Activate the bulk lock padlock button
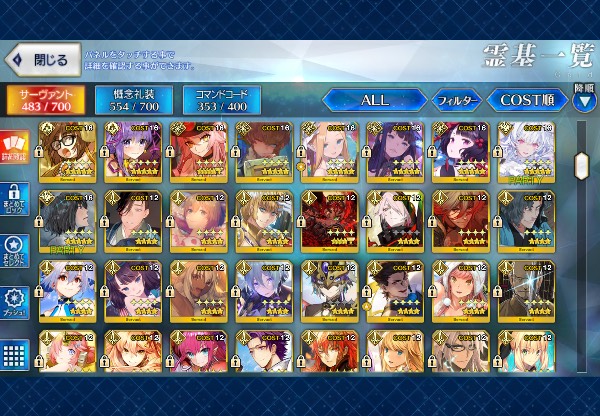The image size is (600, 416). (x=14, y=198)
